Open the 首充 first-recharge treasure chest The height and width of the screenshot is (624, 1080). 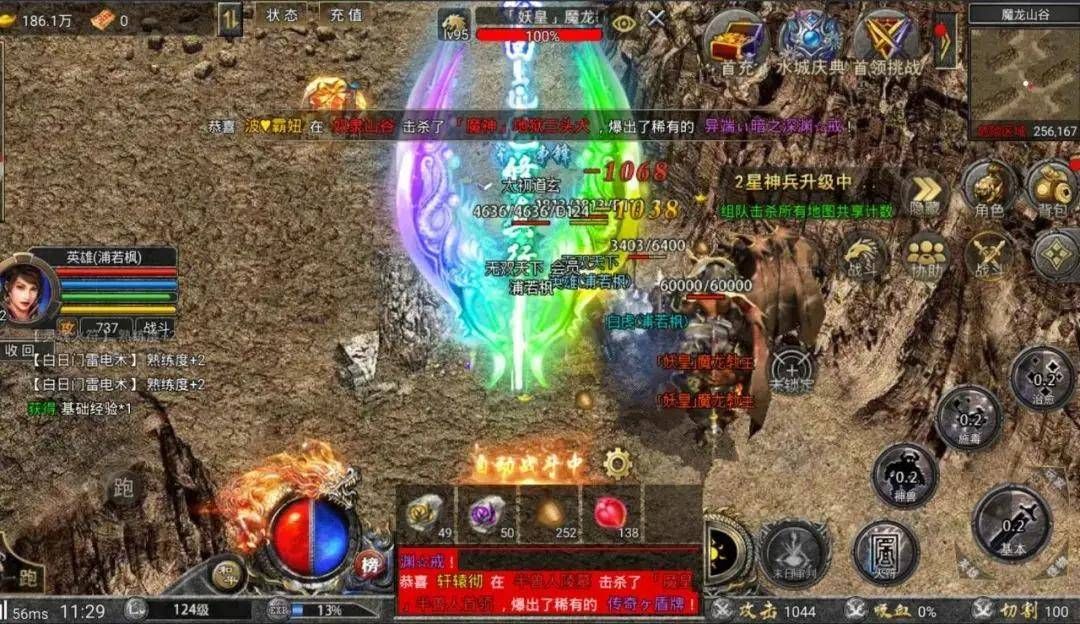pyautogui.click(x=737, y=41)
